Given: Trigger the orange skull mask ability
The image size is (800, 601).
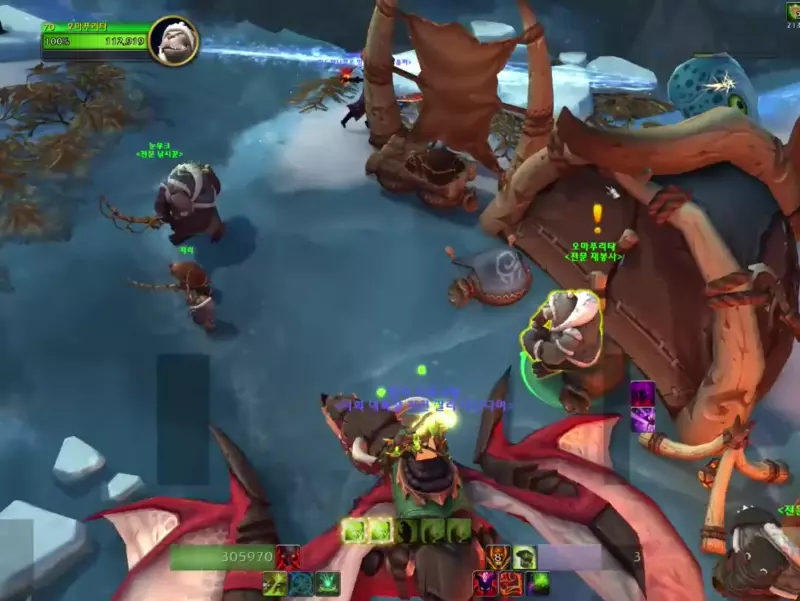Looking at the screenshot, I should [x=499, y=557].
